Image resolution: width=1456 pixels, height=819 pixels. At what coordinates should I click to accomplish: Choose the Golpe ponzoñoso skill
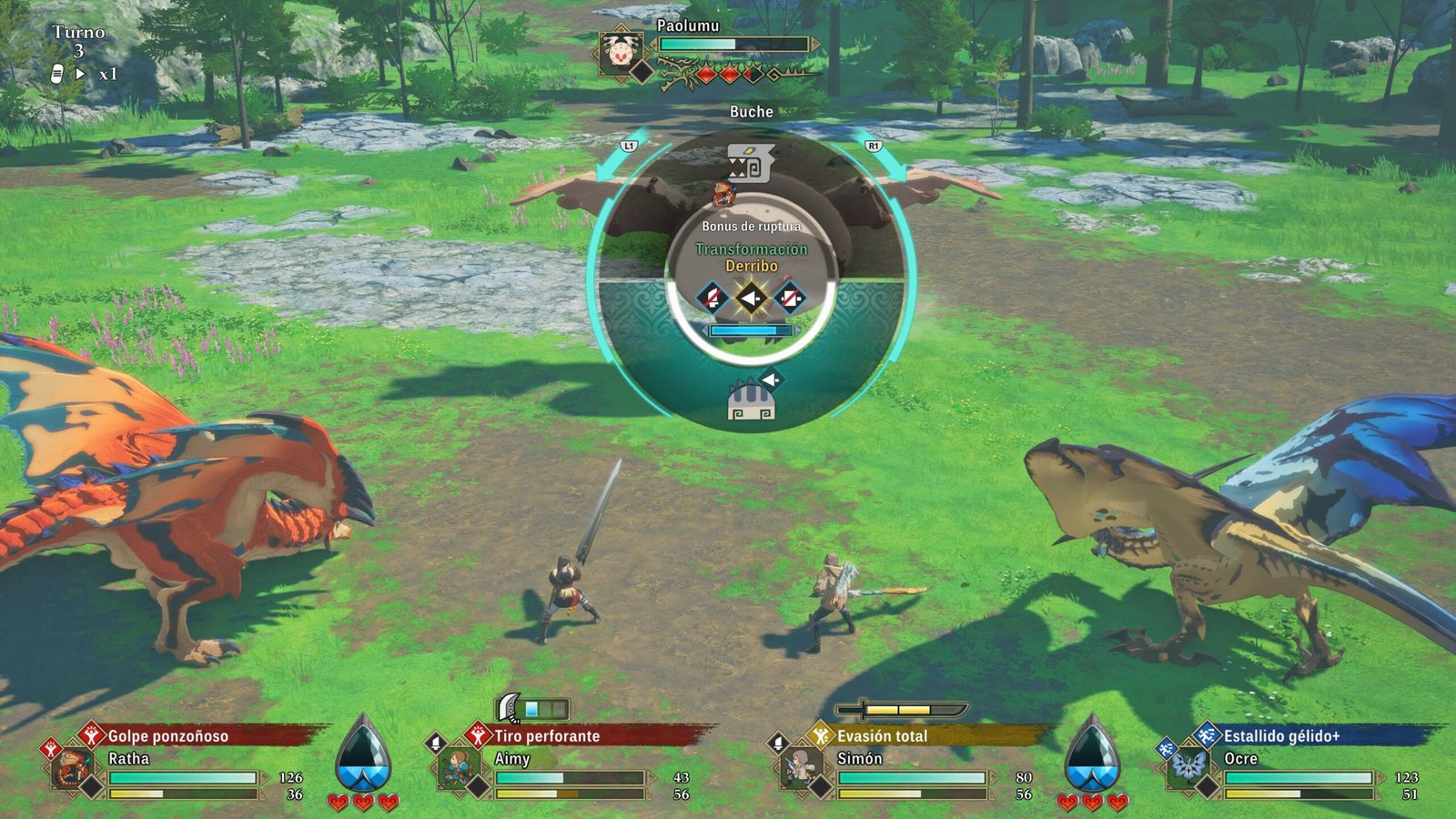(x=168, y=735)
